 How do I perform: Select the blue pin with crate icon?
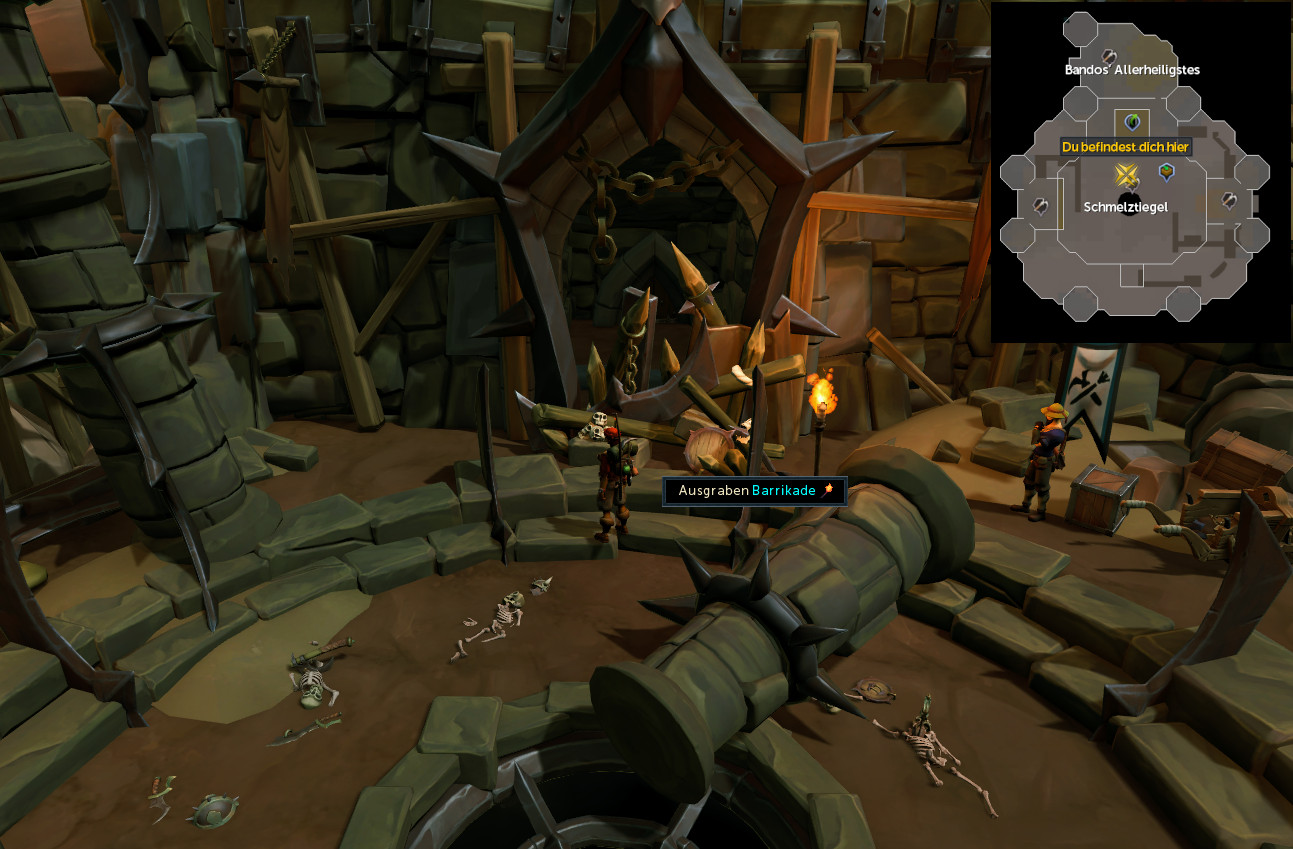click(1166, 172)
